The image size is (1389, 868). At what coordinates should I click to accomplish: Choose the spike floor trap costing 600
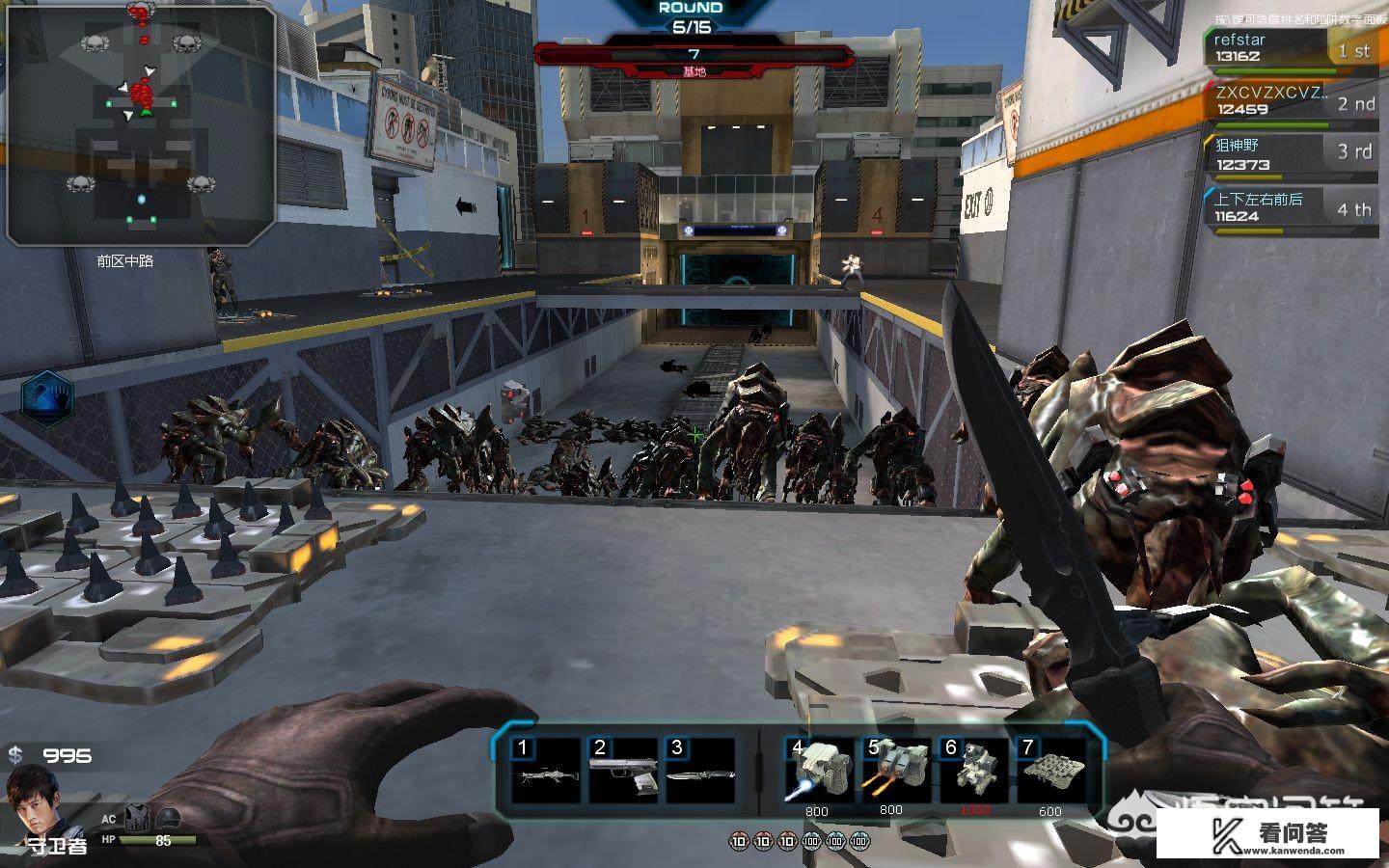[x=1050, y=773]
